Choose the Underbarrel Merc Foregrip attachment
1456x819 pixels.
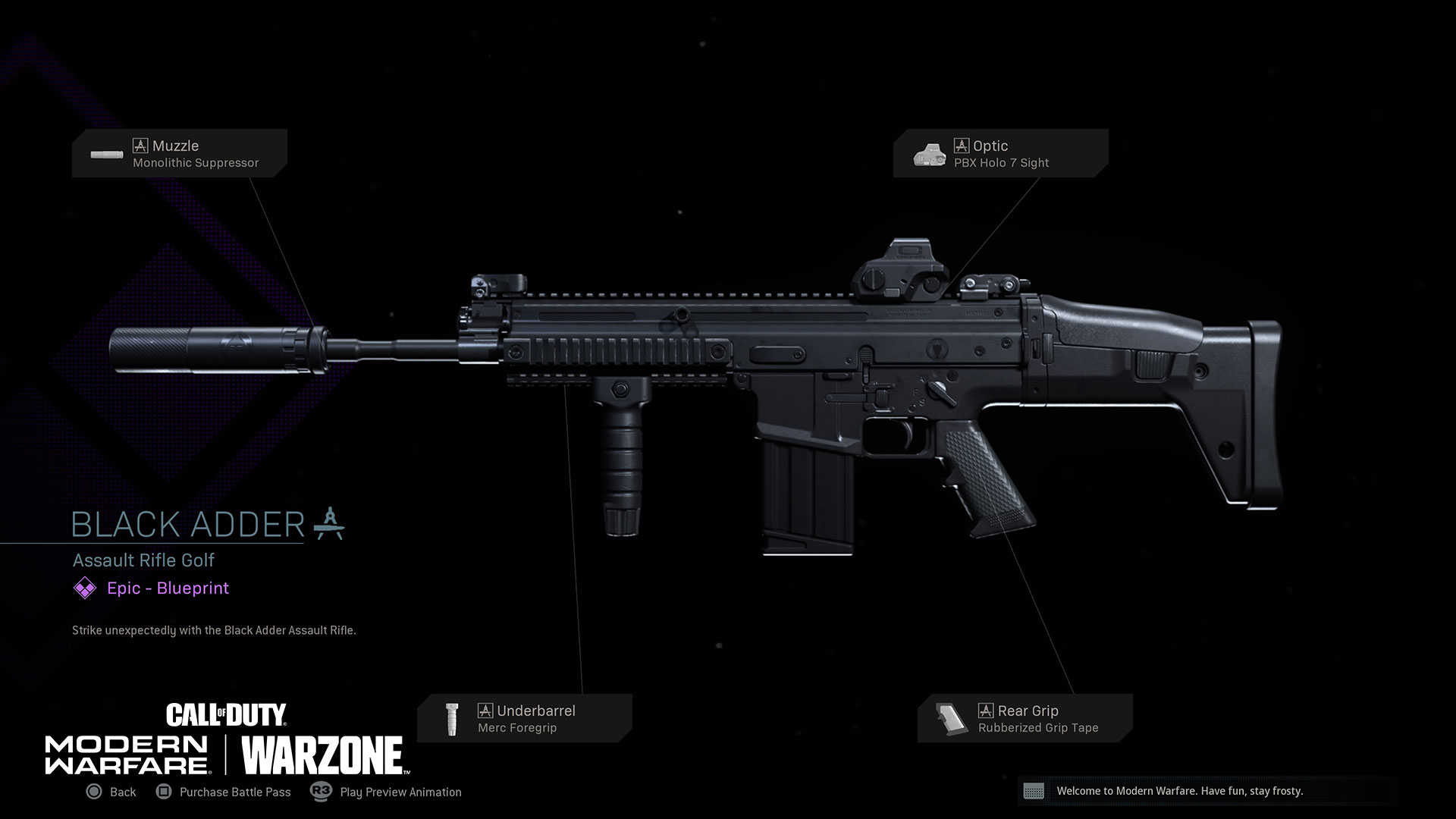[x=524, y=718]
